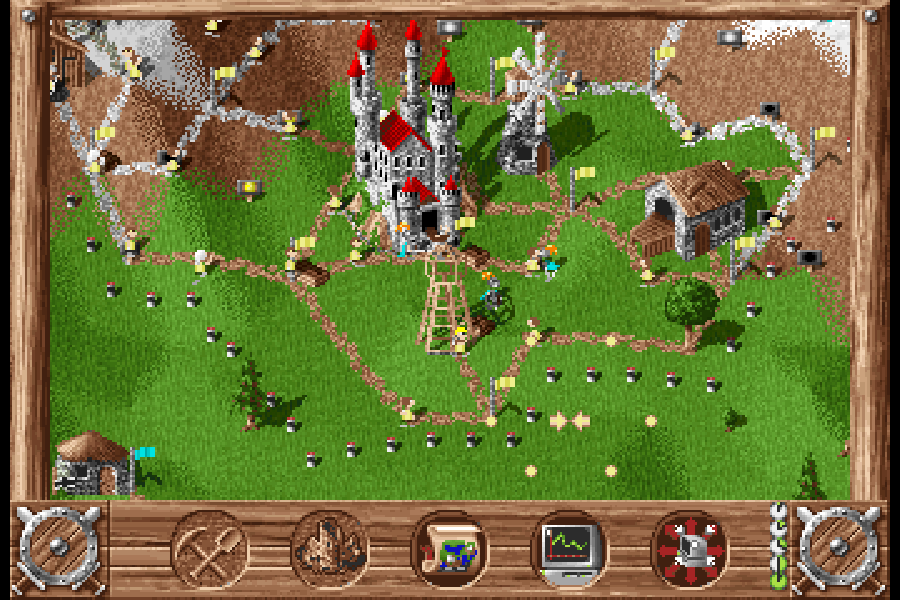
Task: Select the demolish burning building button
Action: (330, 548)
